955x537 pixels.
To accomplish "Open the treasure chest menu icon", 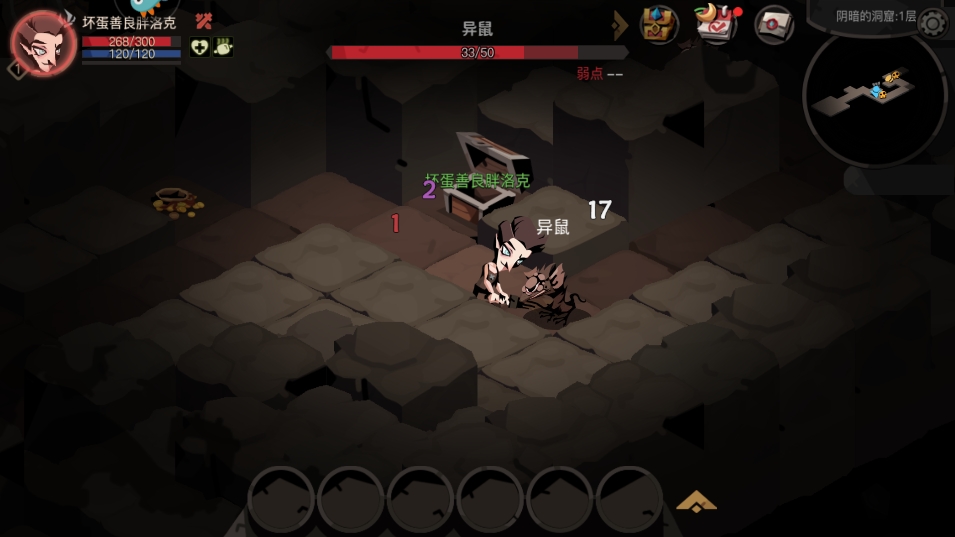I will click(658, 24).
